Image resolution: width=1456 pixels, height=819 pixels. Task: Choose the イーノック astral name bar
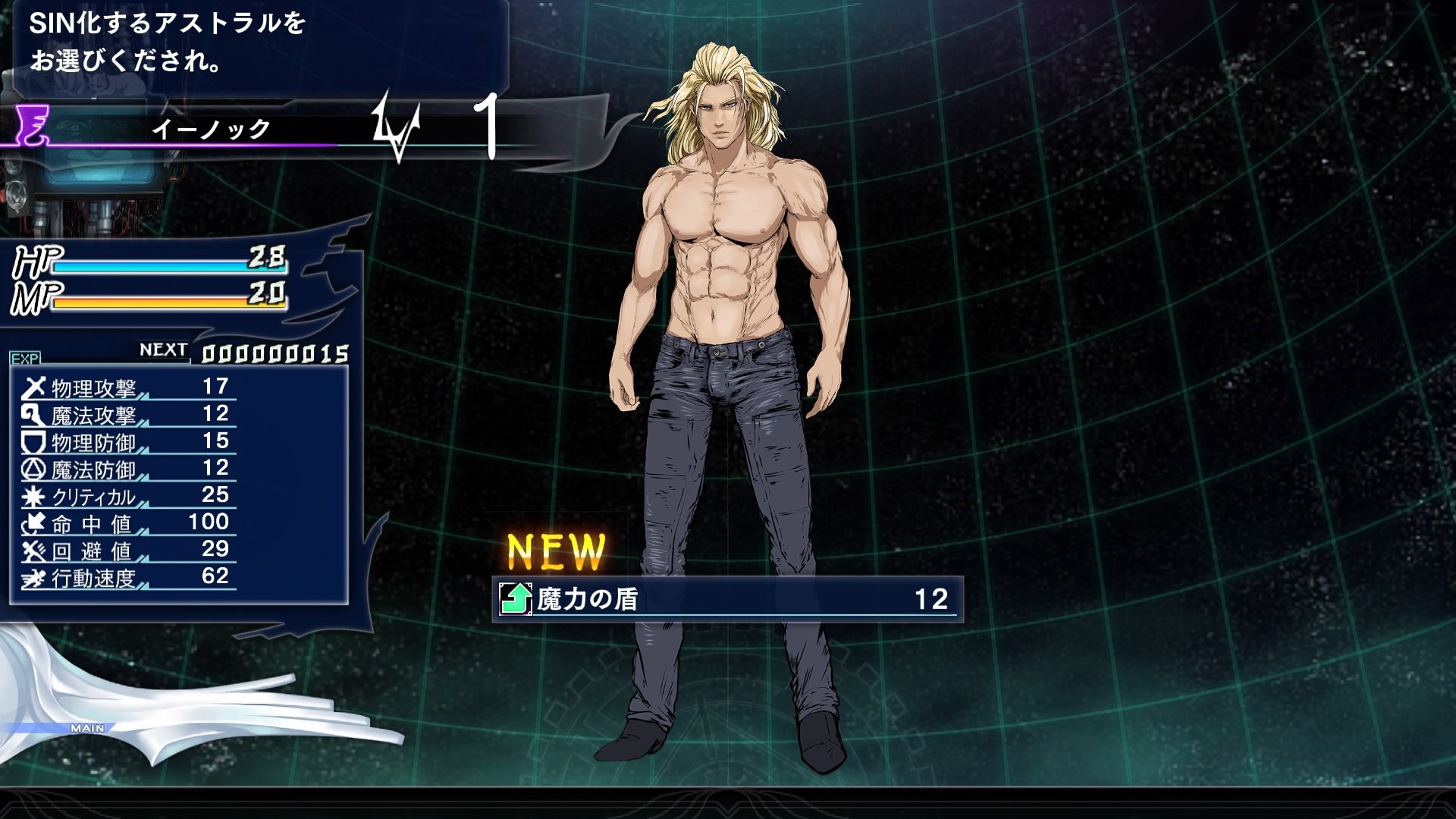point(211,129)
